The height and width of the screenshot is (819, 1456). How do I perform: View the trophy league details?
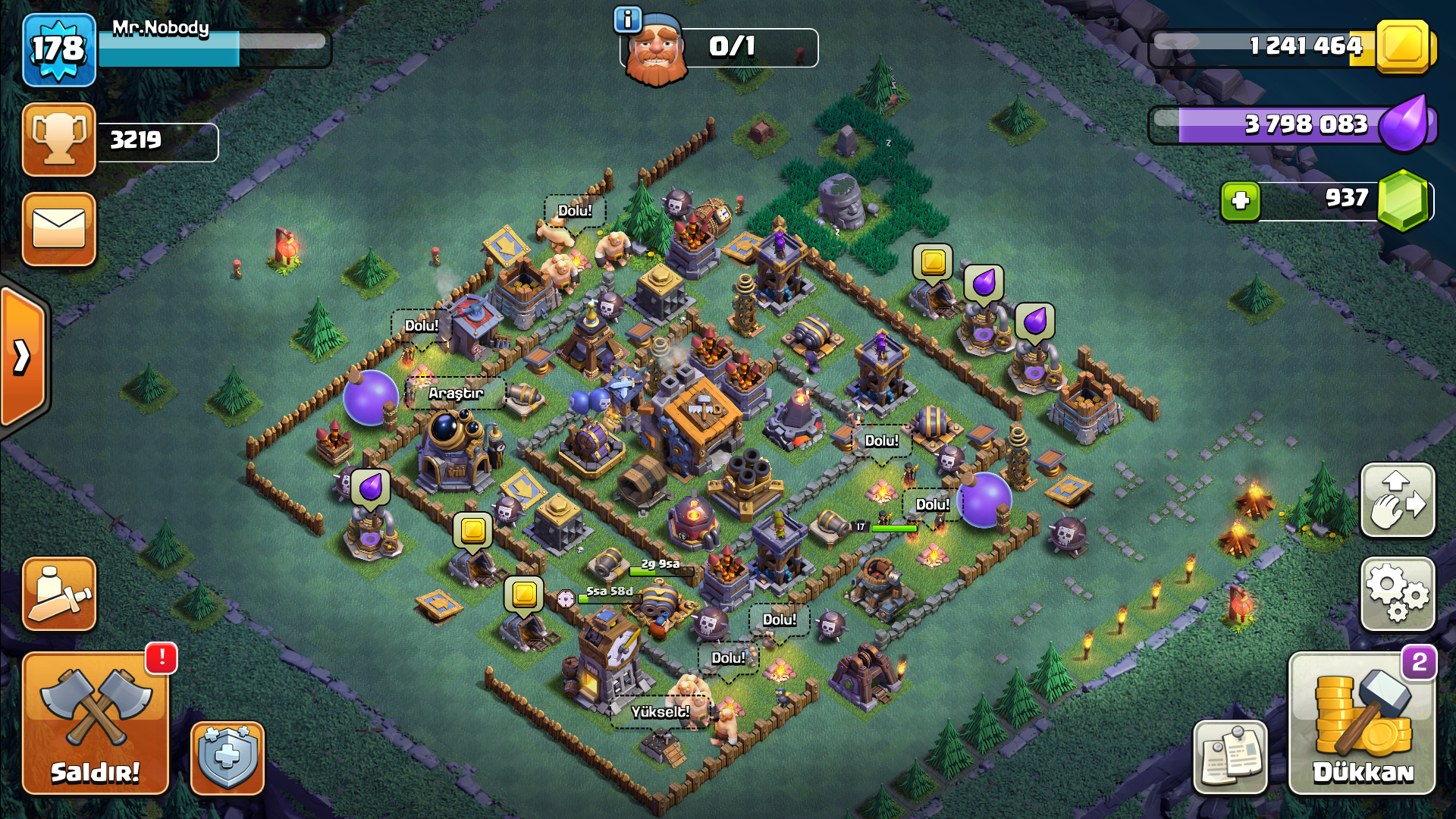coord(59,140)
